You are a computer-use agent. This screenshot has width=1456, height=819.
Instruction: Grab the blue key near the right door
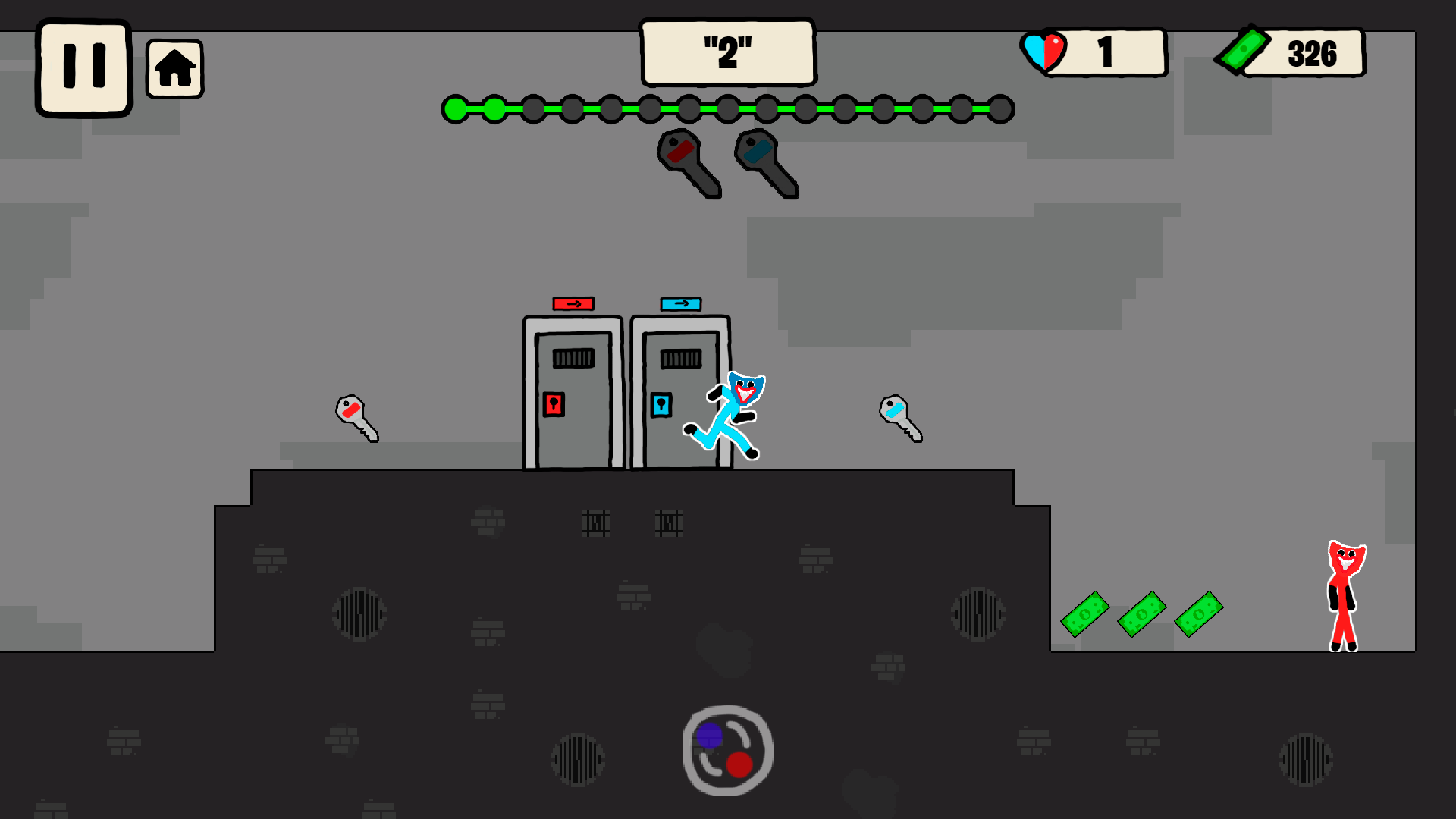coord(899,419)
